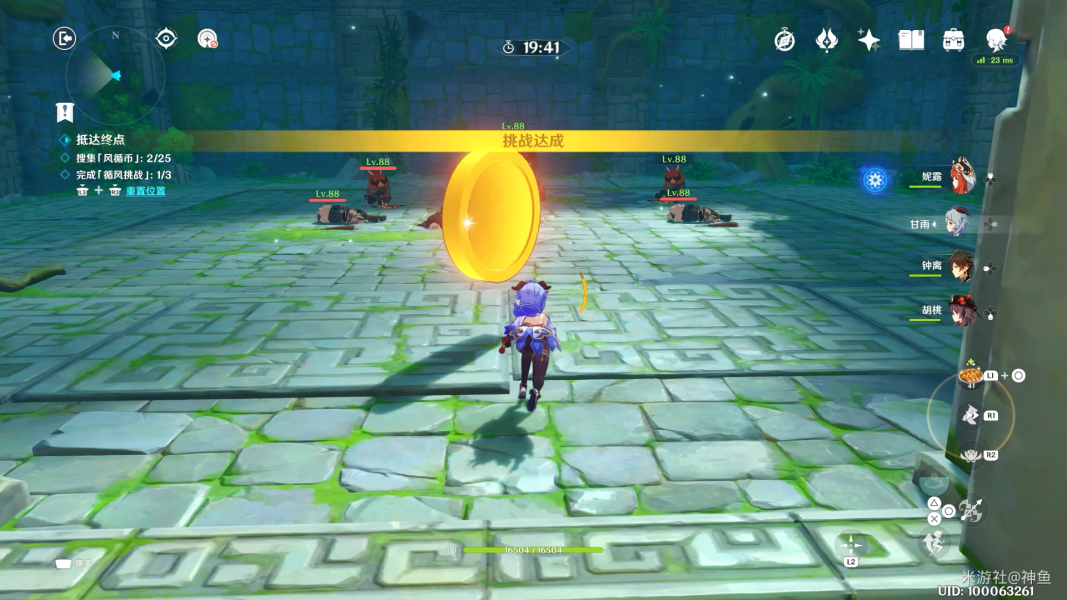This screenshot has width=1067, height=600.
Task: Open the backpack inventory
Action: pyautogui.click(x=953, y=40)
